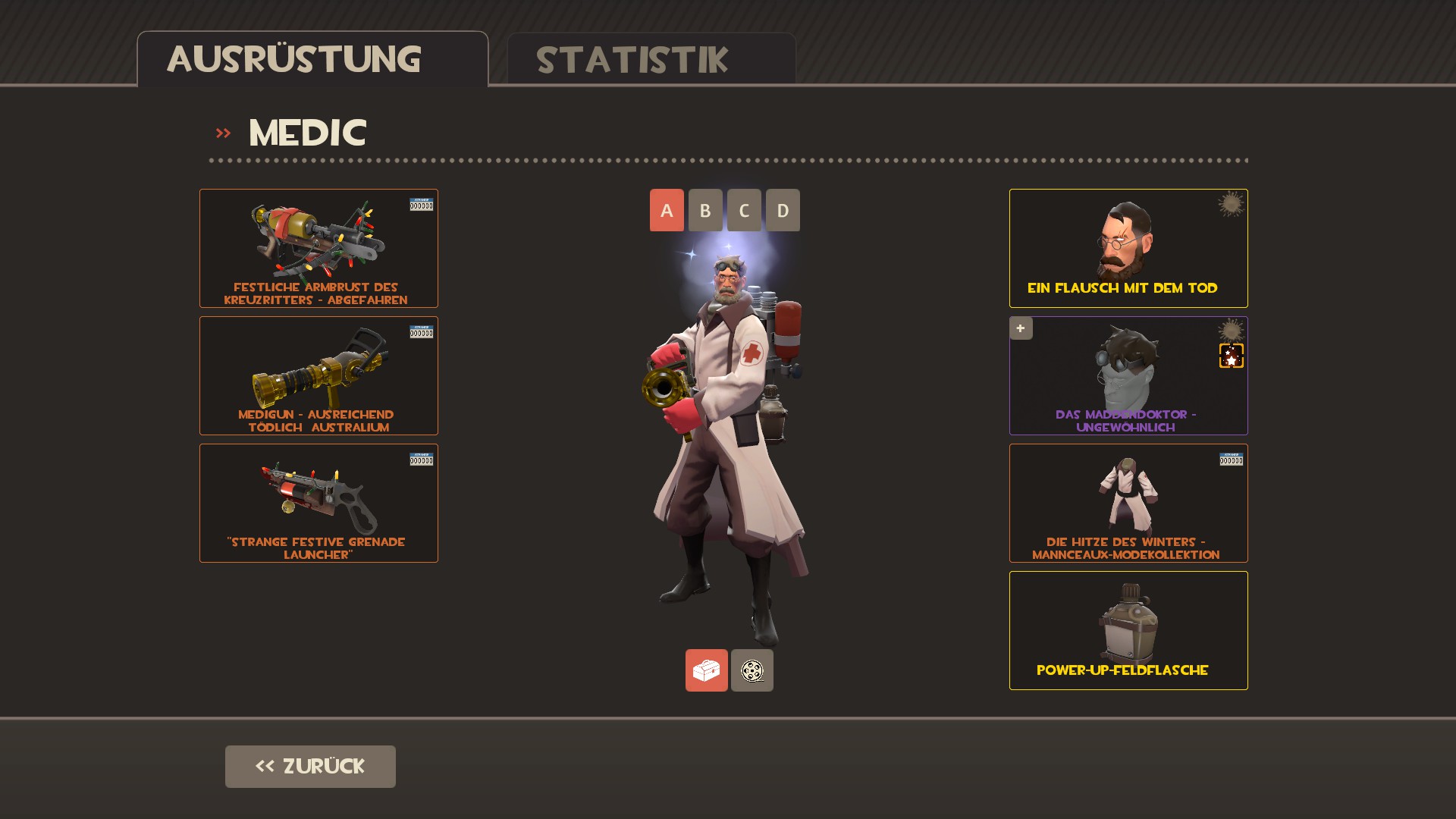
Task: Show taunts with the film reel button
Action: pyautogui.click(x=752, y=670)
